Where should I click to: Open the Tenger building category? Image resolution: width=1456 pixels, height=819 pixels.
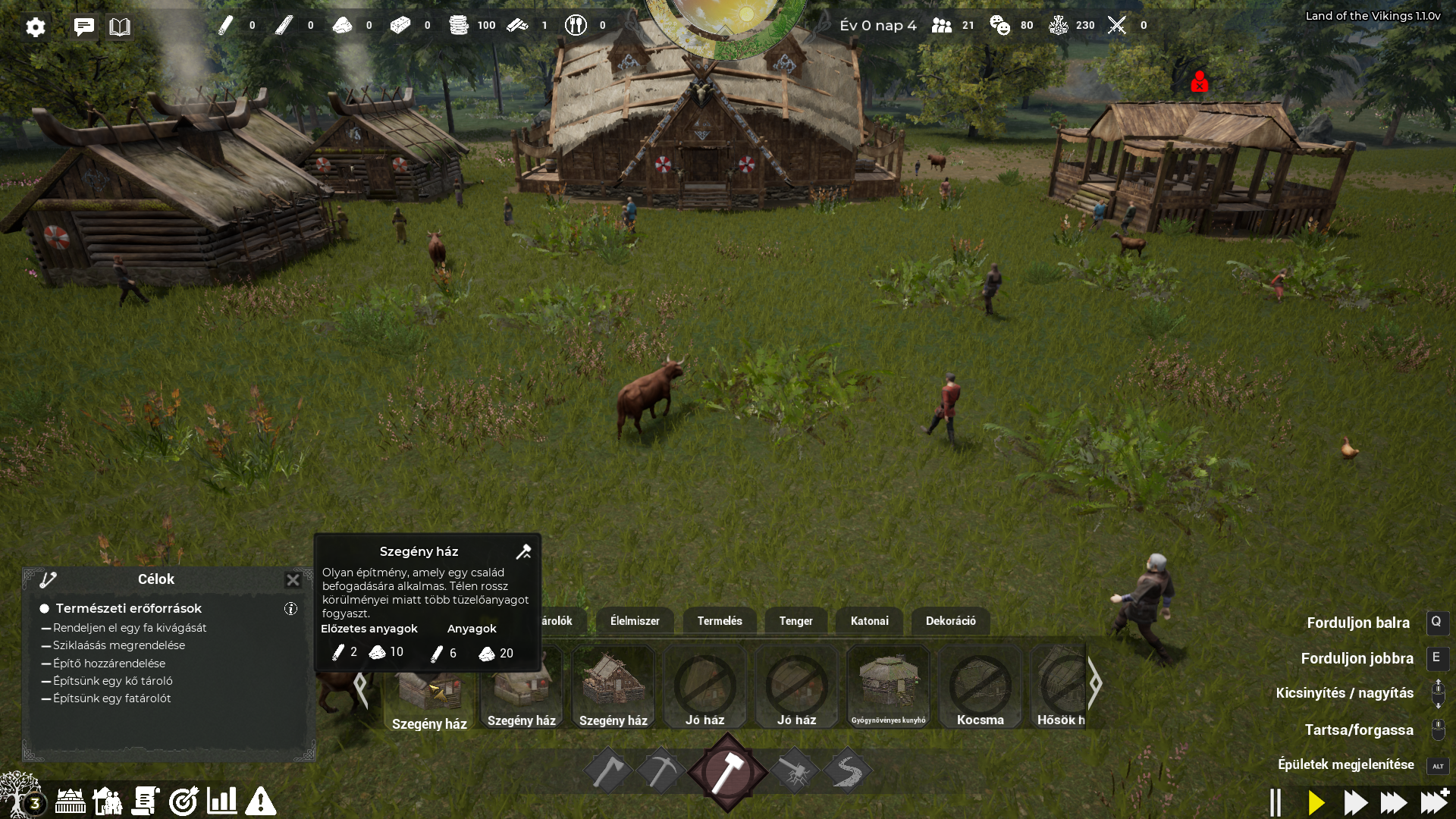795,621
